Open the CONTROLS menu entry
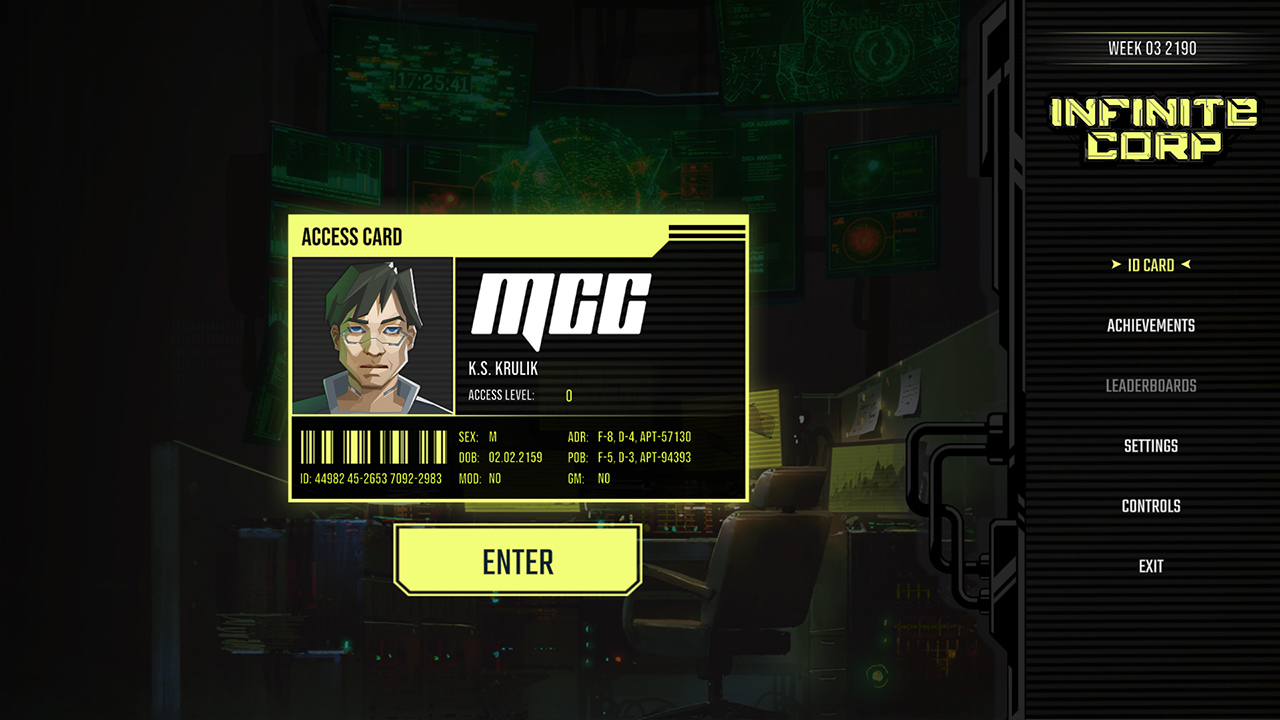 tap(1150, 505)
